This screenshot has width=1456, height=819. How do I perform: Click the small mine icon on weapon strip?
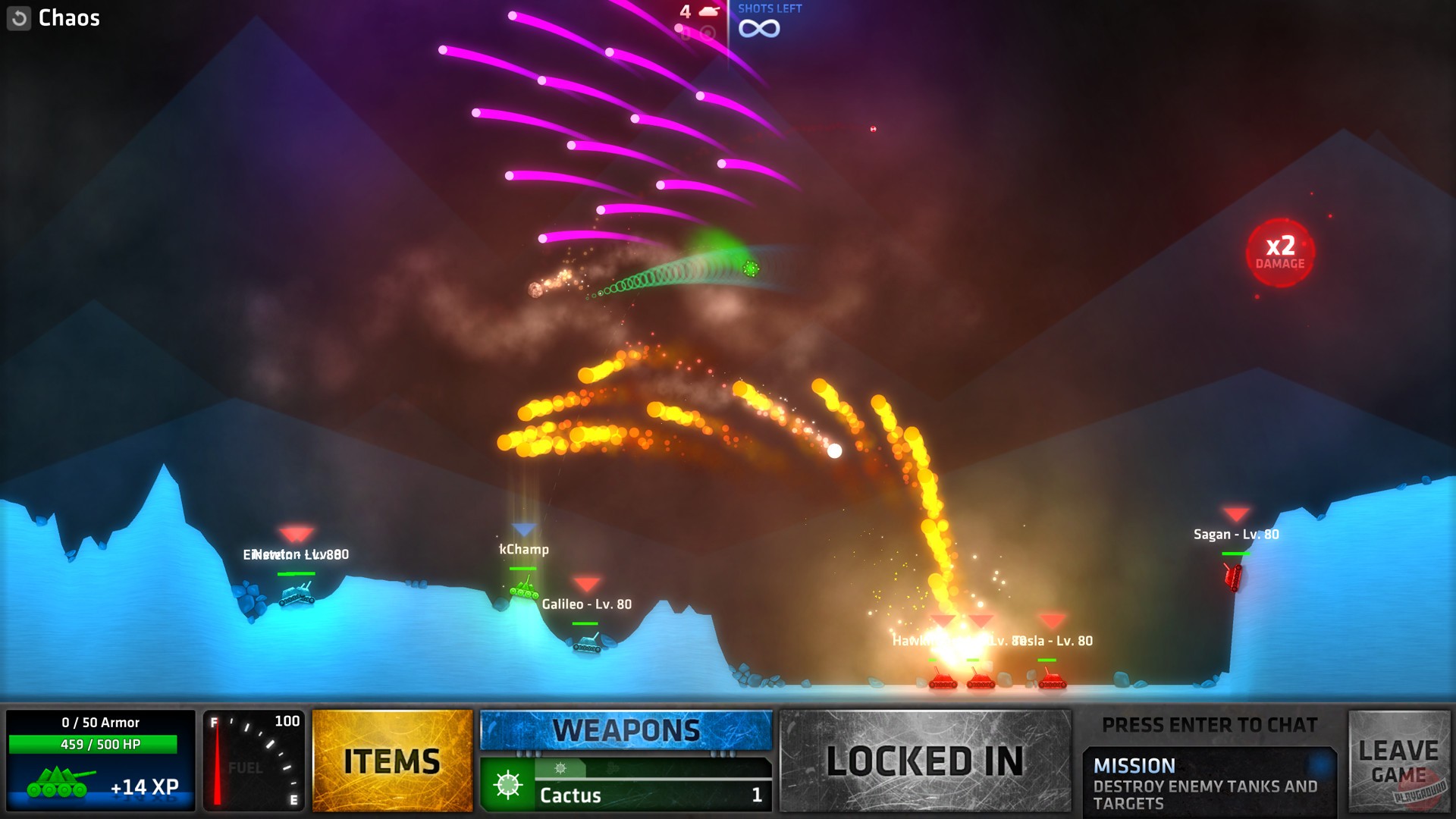[560, 767]
